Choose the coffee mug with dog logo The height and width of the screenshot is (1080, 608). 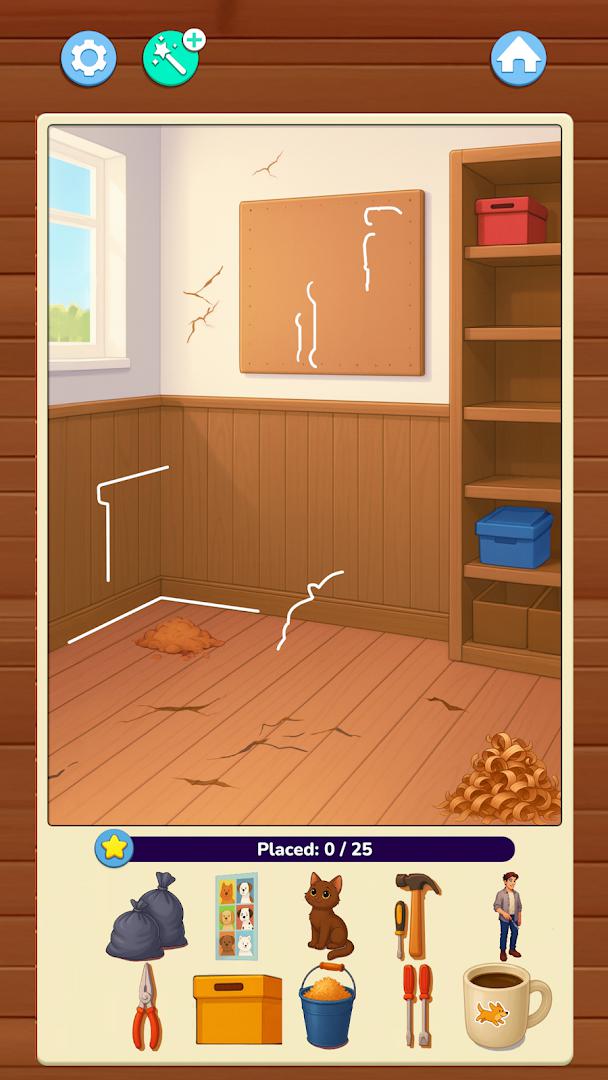pos(505,1006)
